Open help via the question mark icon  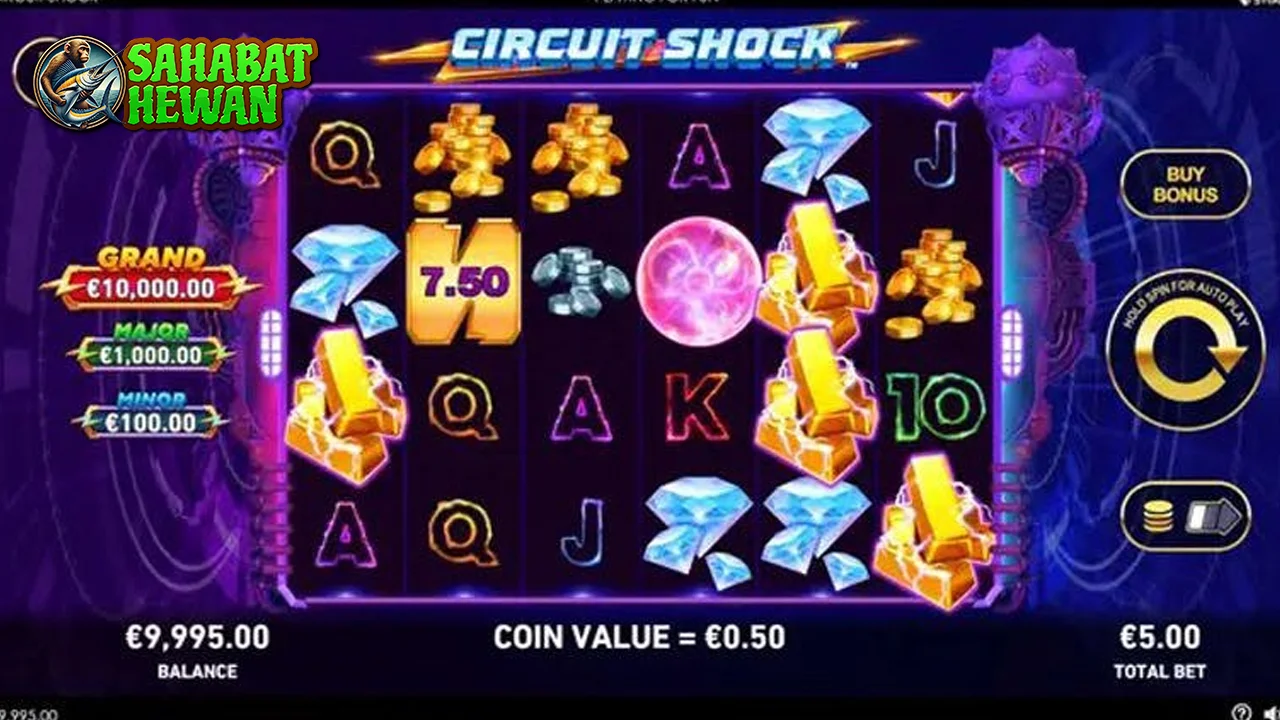tap(1242, 712)
